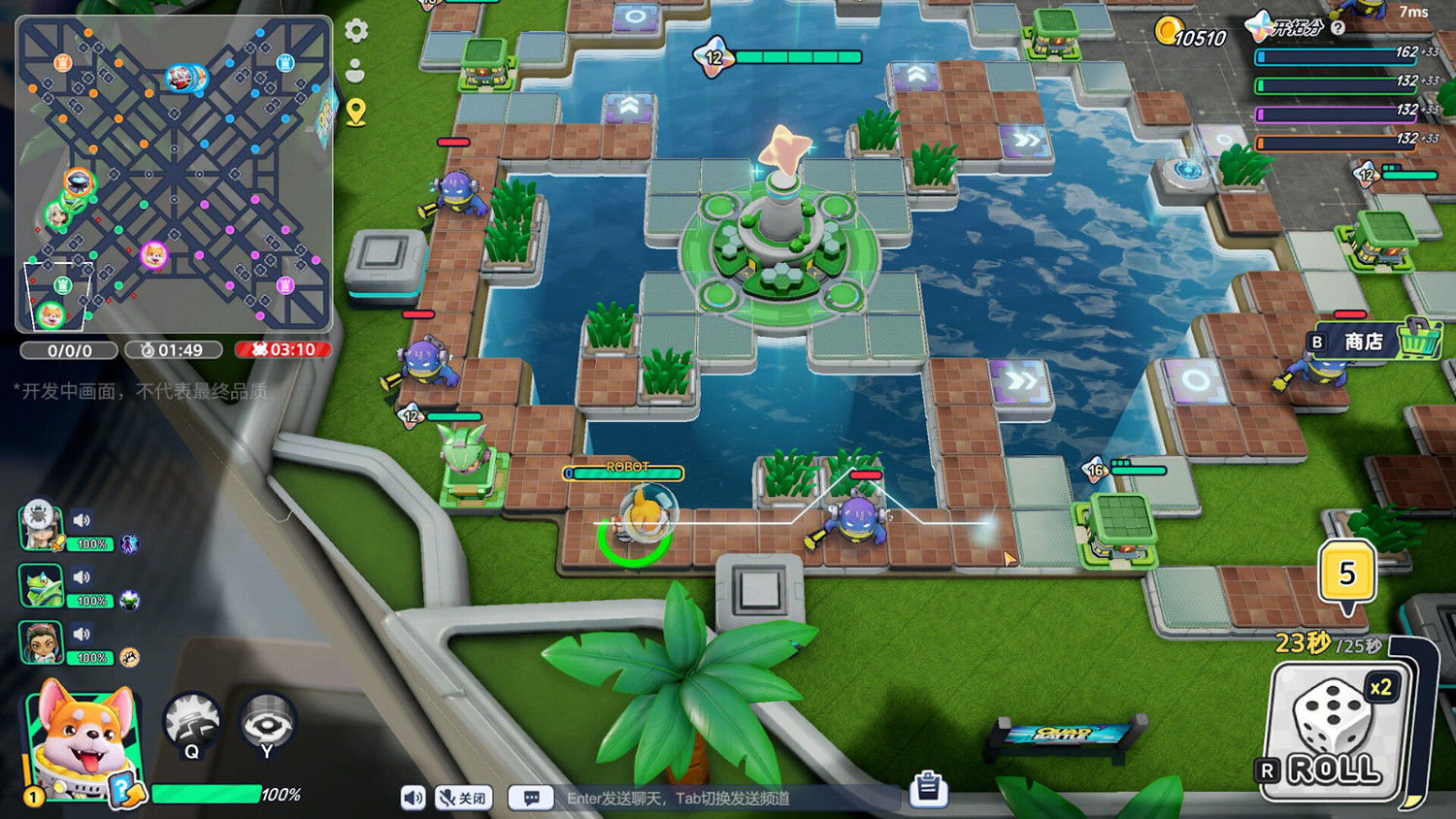1456x819 pixels.
Task: Mute the first teammate's voice audio
Action: [82, 520]
